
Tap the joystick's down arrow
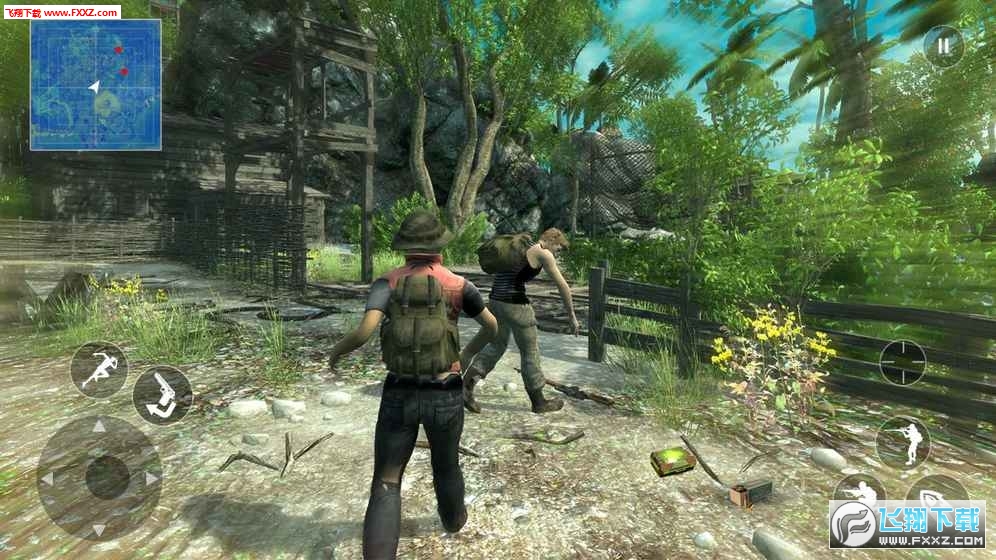tap(99, 528)
